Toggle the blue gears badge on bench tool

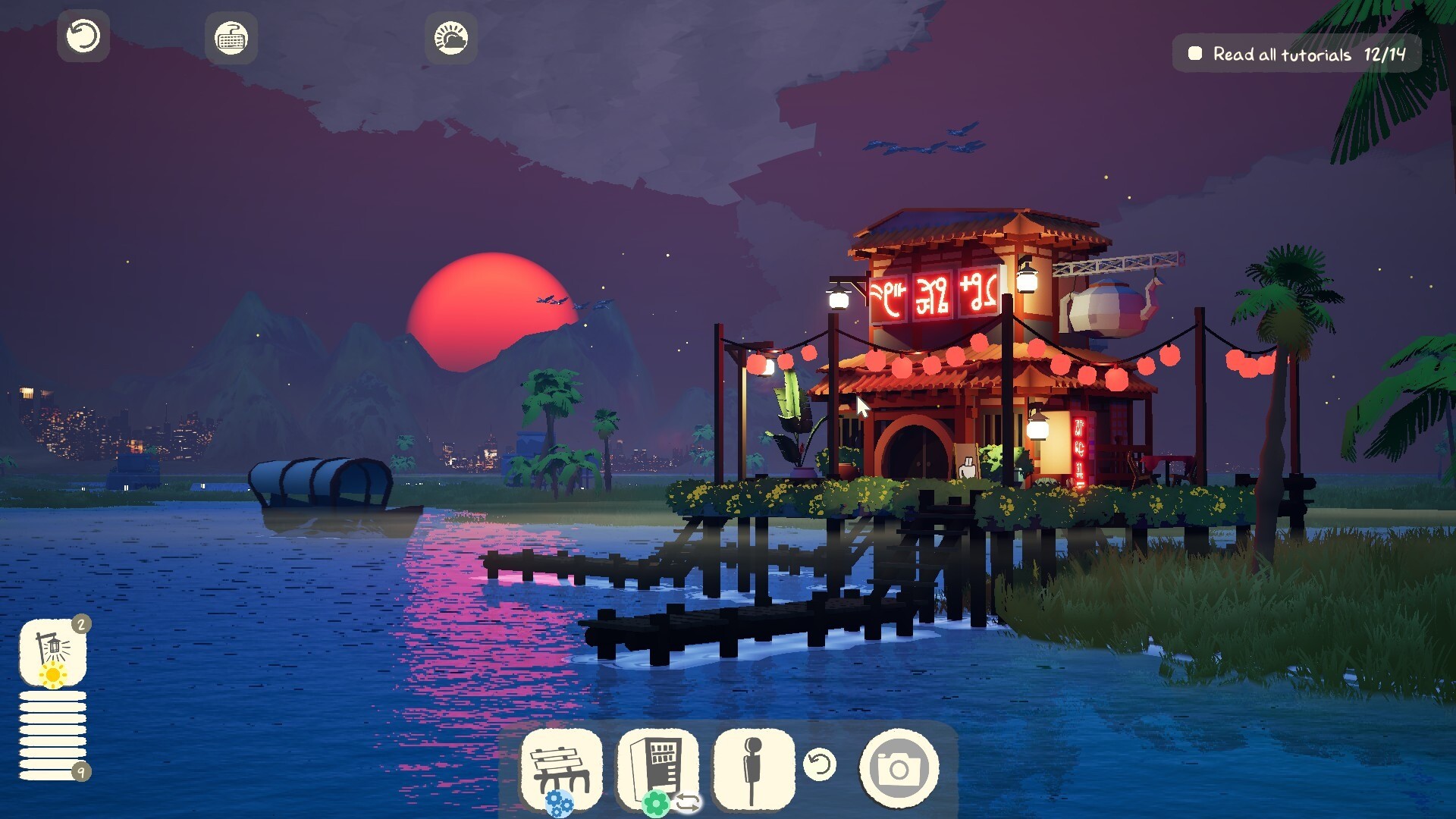pyautogui.click(x=559, y=801)
